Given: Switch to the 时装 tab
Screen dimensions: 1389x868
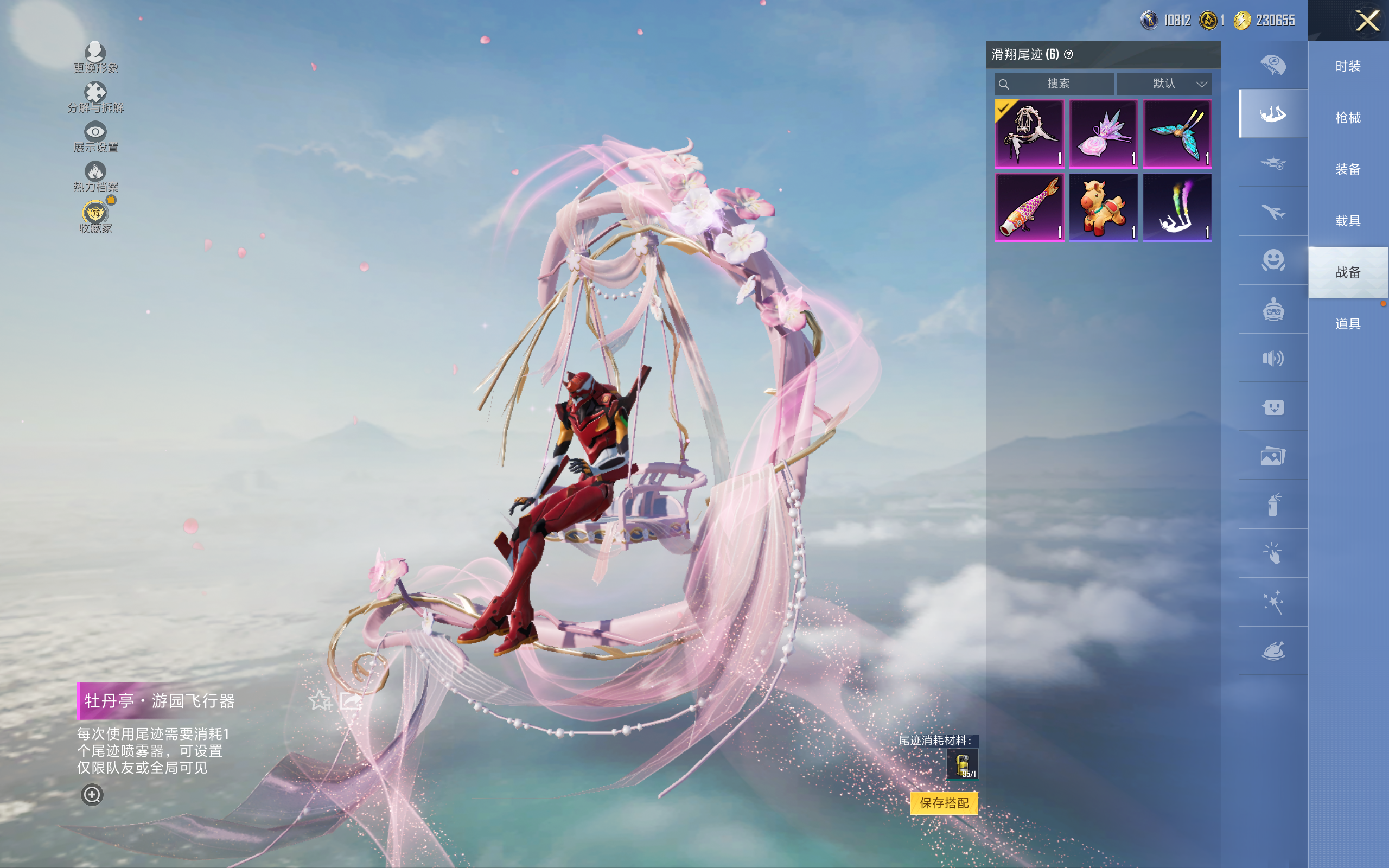Looking at the screenshot, I should (1348, 67).
